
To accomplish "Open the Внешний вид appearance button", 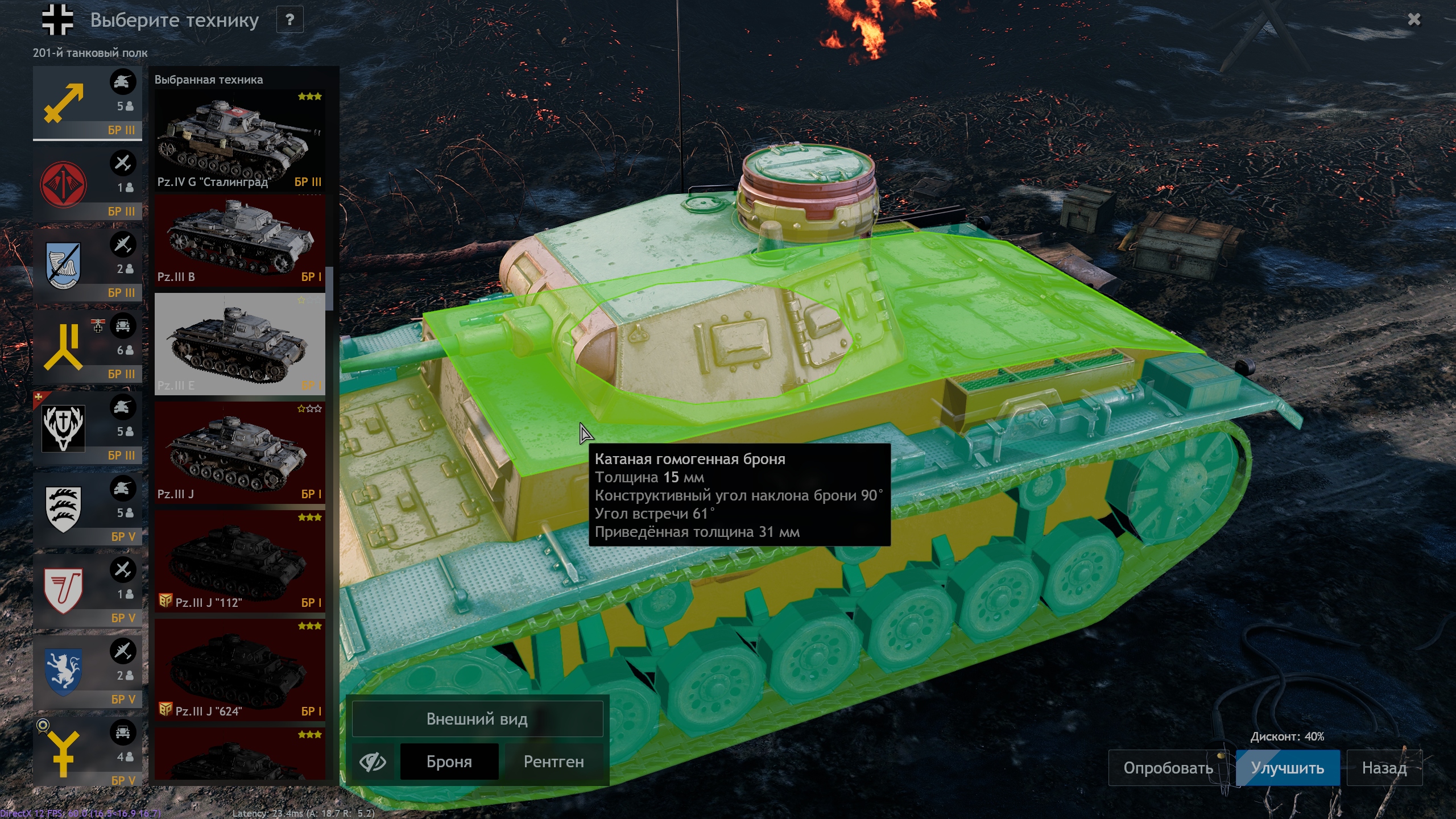I will point(477,719).
